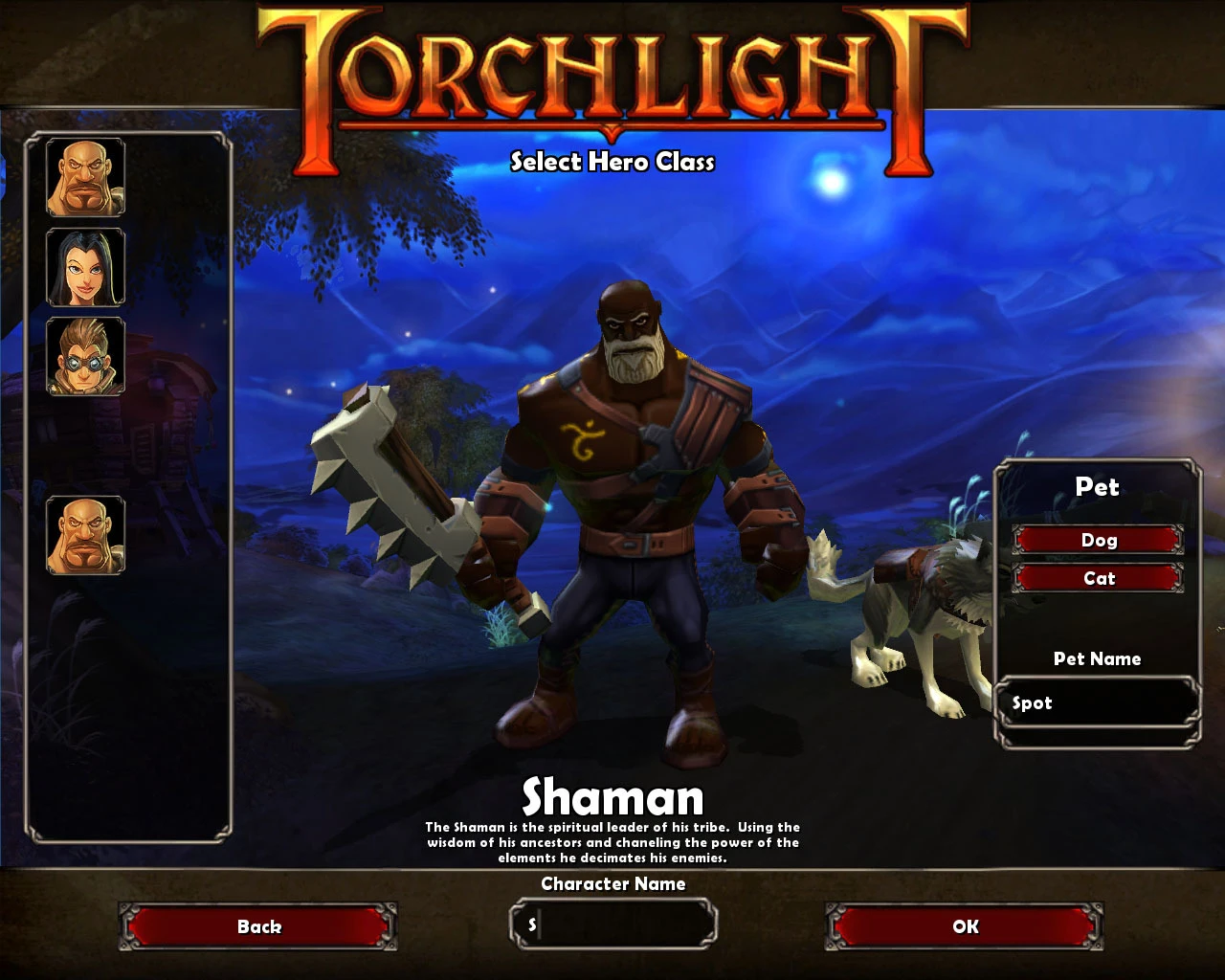Image resolution: width=1225 pixels, height=980 pixels.
Task: Confirm selection with the OK button
Action: 964,925
